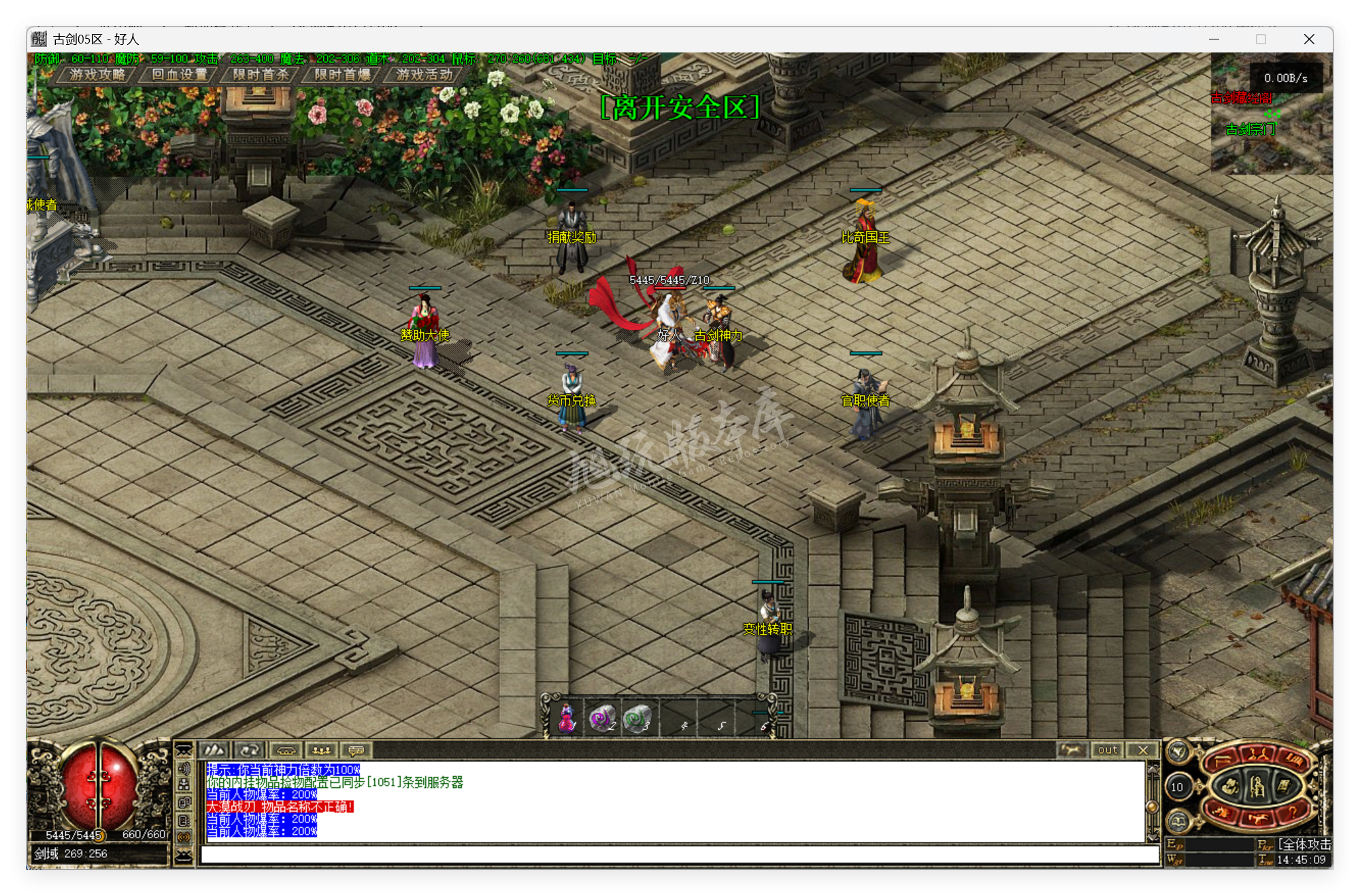Click the question mark help icon in skill wheel
The width and height of the screenshot is (1360, 896).
pos(1293,812)
